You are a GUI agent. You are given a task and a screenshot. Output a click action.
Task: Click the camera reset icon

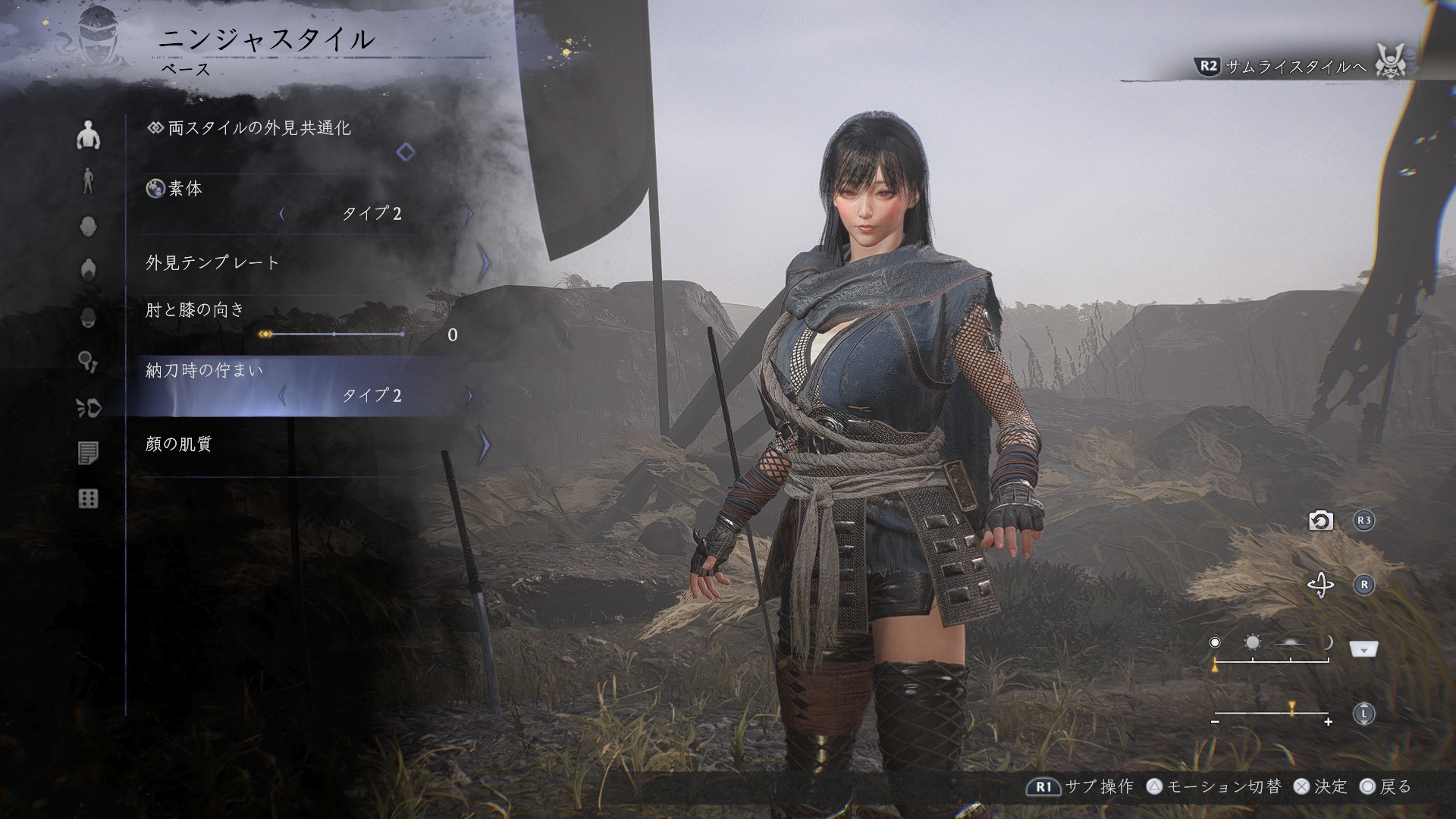pyautogui.click(x=1320, y=521)
